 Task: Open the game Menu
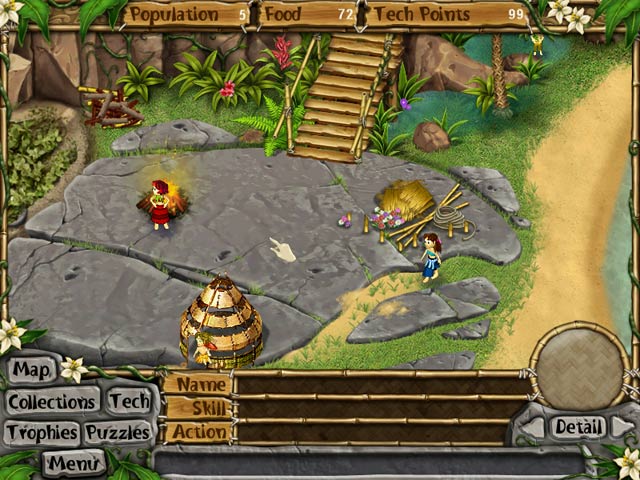(73, 463)
